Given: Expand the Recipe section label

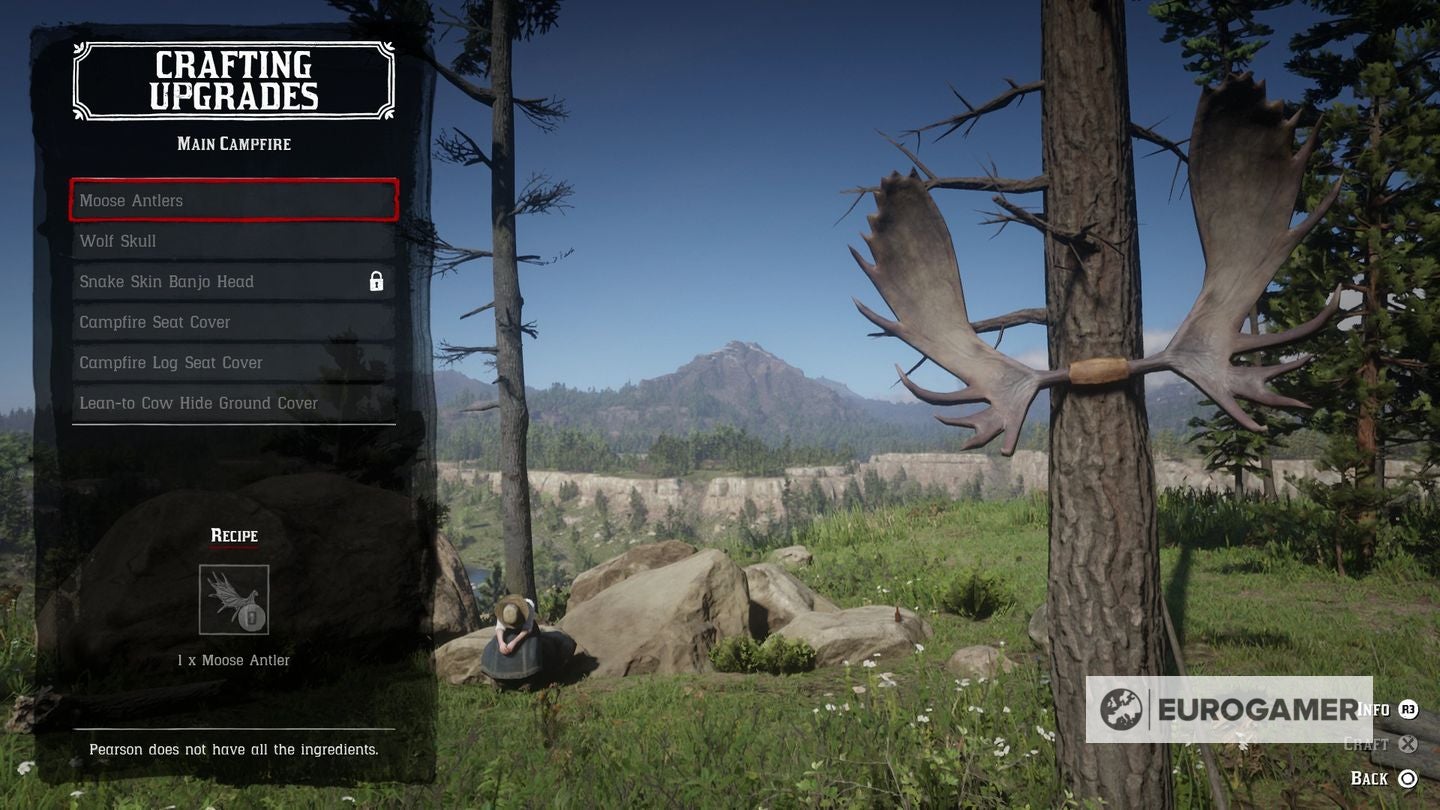Looking at the screenshot, I should 233,535.
